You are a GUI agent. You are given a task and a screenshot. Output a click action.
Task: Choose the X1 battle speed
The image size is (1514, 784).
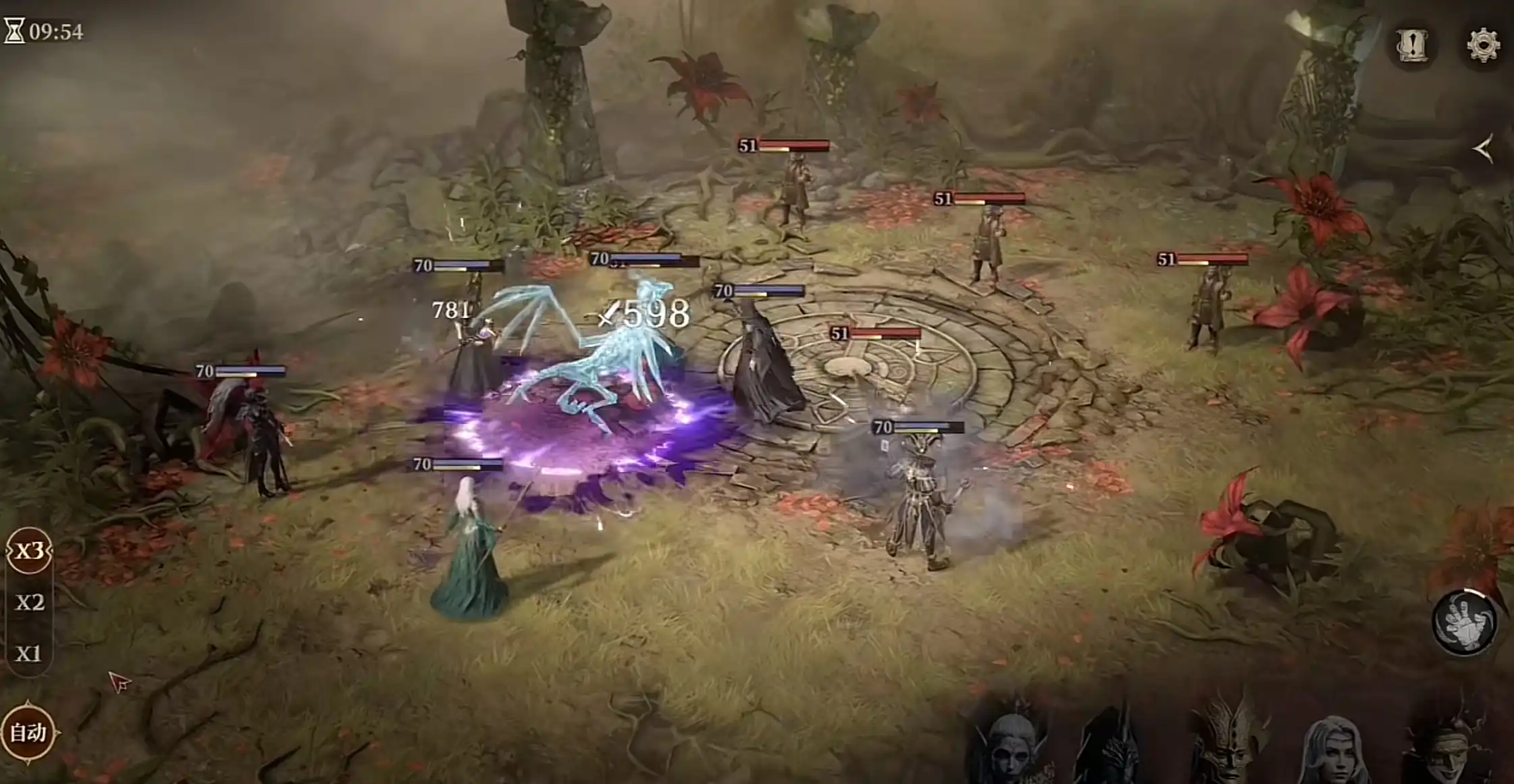pos(29,654)
